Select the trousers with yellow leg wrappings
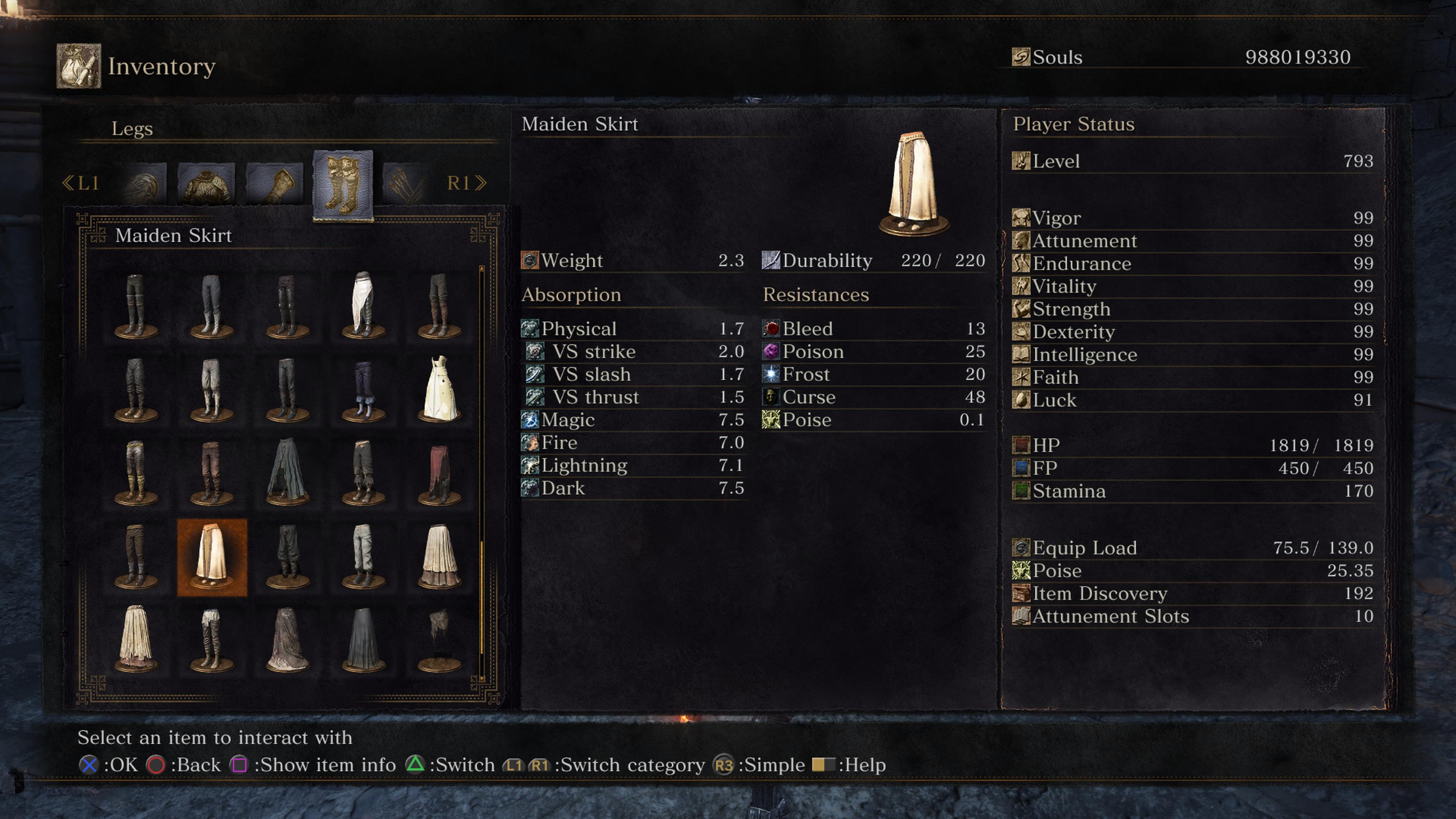1456x819 pixels. [136, 472]
